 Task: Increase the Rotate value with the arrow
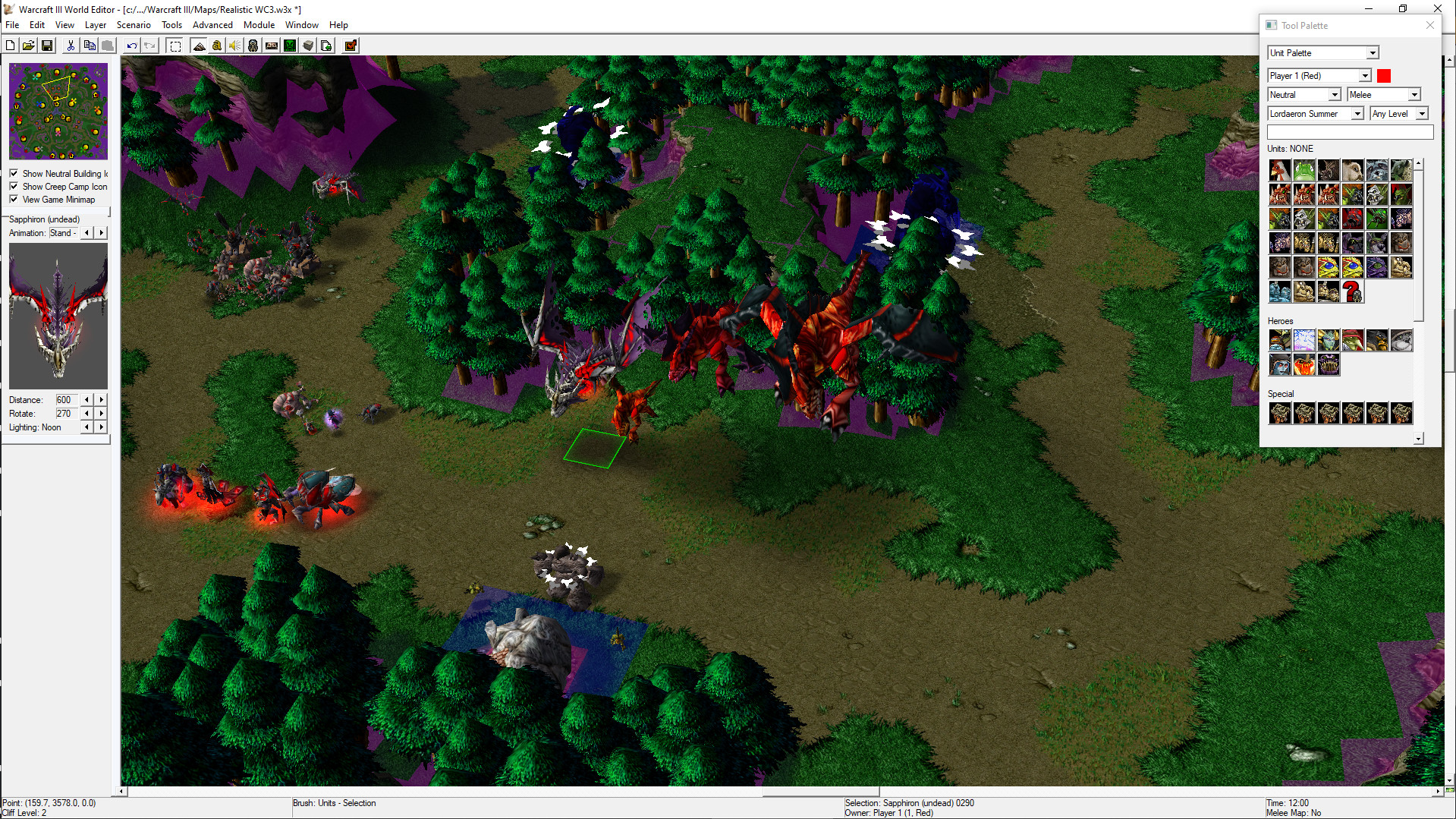pyautogui.click(x=101, y=413)
